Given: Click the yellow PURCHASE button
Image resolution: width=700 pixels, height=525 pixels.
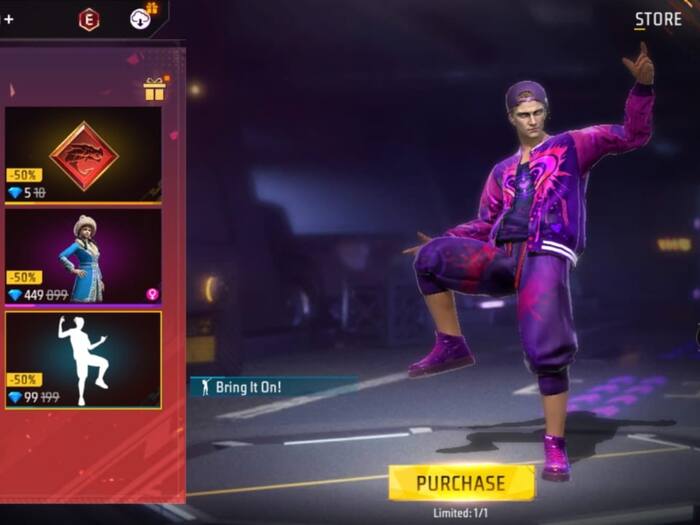Looking at the screenshot, I should (461, 483).
